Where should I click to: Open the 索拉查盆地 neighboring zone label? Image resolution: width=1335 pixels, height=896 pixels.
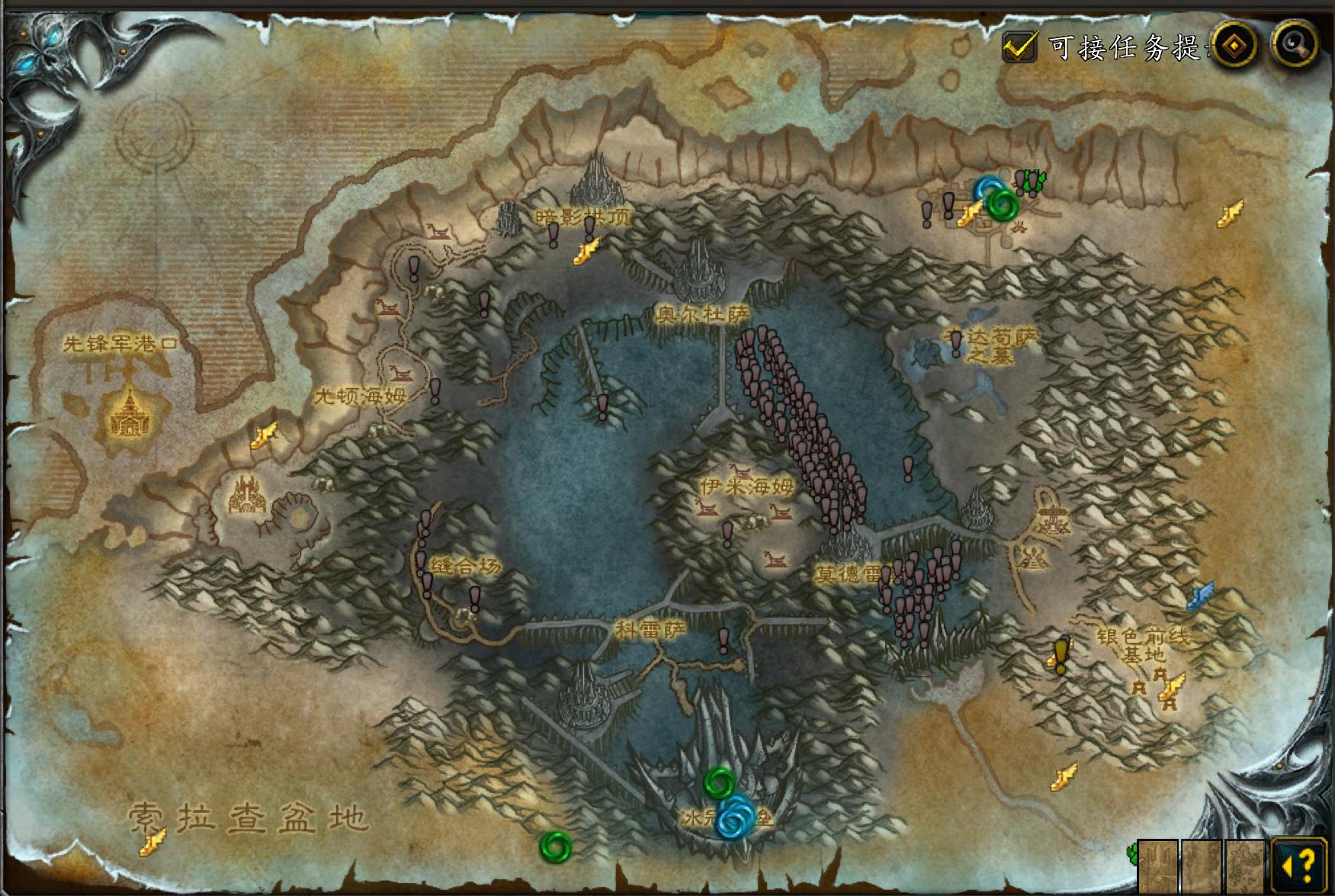[x=248, y=817]
